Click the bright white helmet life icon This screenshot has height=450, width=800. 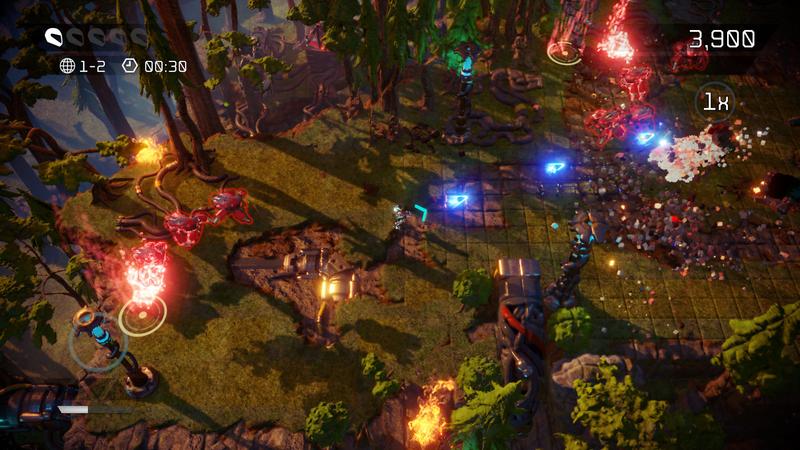54,38
